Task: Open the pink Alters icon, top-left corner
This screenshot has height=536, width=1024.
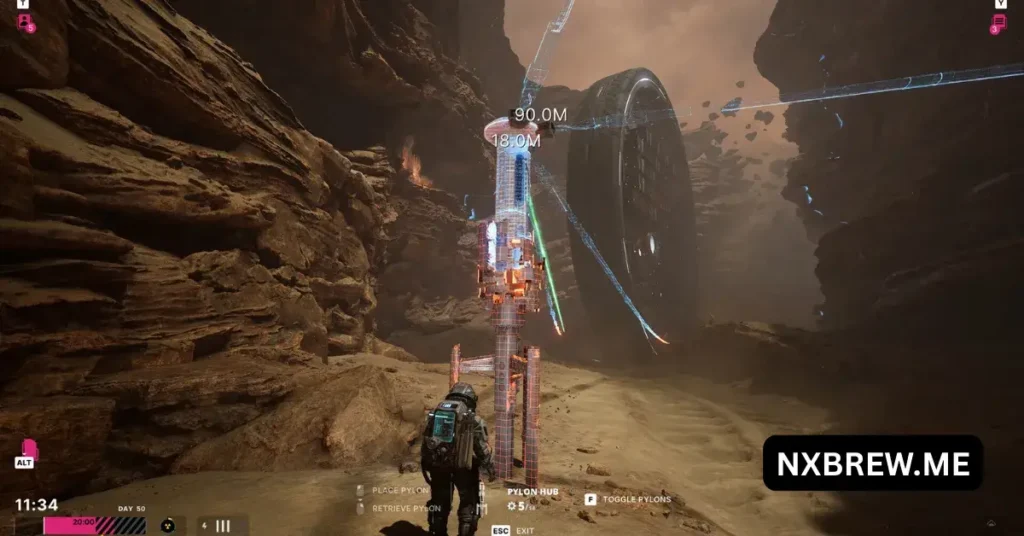Action: (x=24, y=22)
